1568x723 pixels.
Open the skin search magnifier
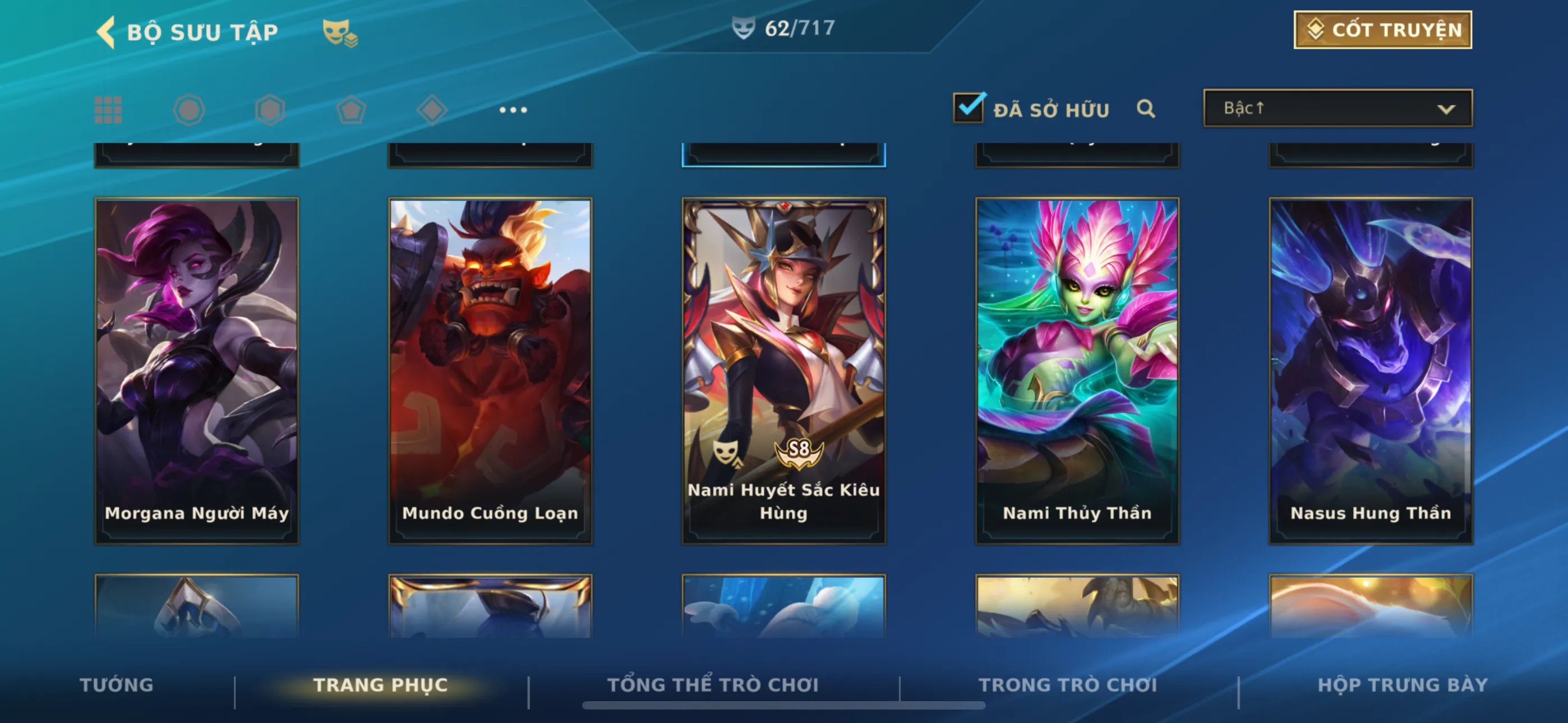click(x=1146, y=109)
